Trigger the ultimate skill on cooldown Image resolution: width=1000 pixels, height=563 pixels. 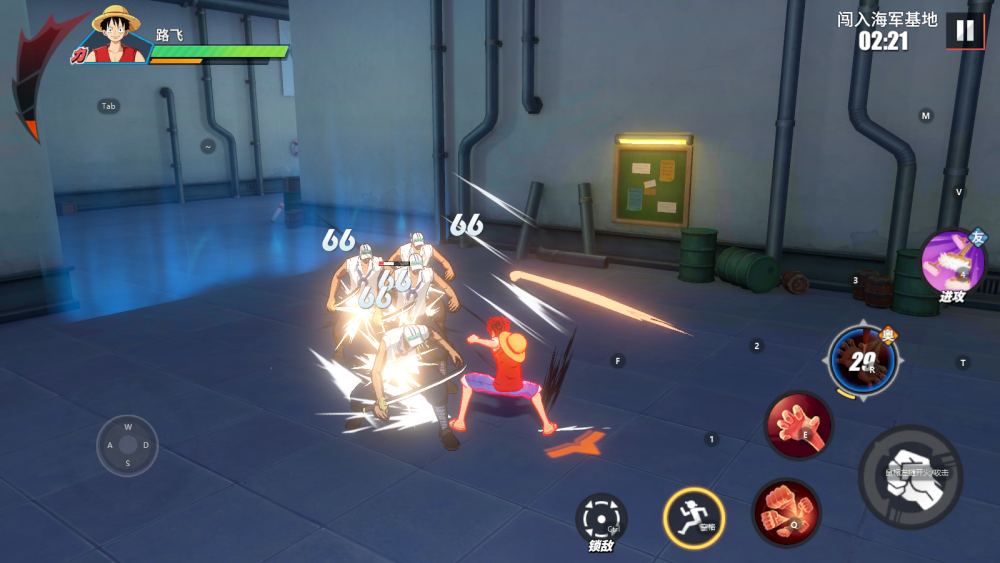[x=862, y=360]
